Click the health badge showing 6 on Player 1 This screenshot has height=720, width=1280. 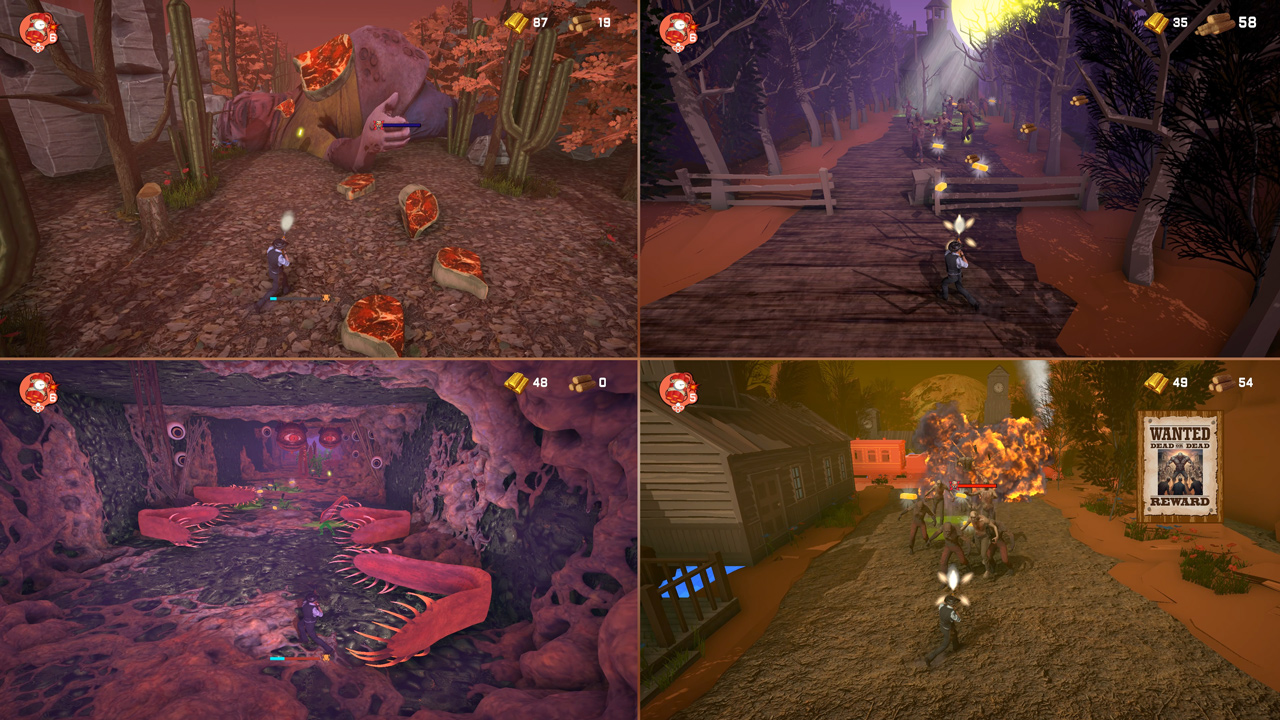coord(53,37)
